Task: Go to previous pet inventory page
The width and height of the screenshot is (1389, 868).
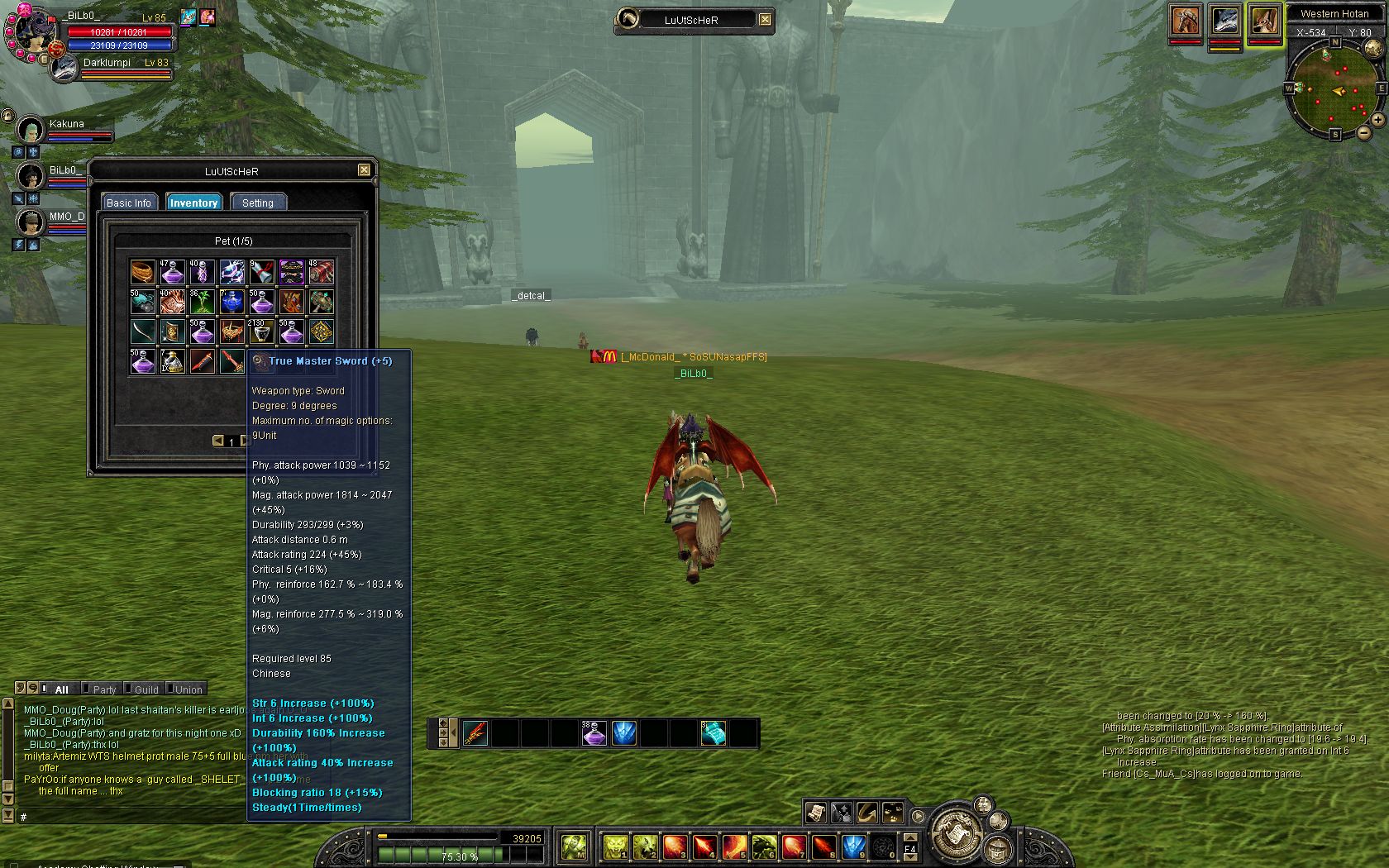Action: (218, 441)
